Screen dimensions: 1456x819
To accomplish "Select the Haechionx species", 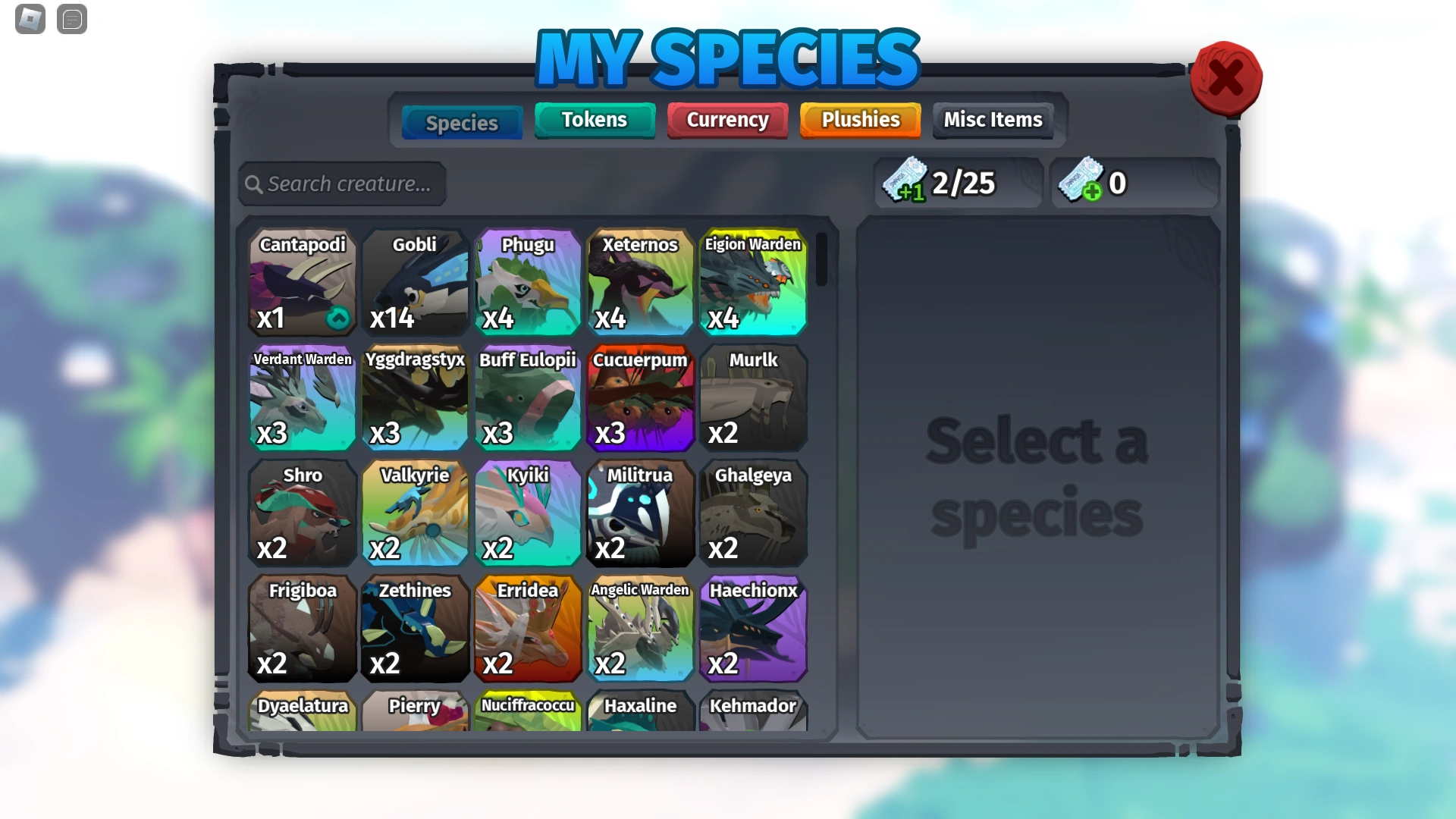I will (753, 629).
